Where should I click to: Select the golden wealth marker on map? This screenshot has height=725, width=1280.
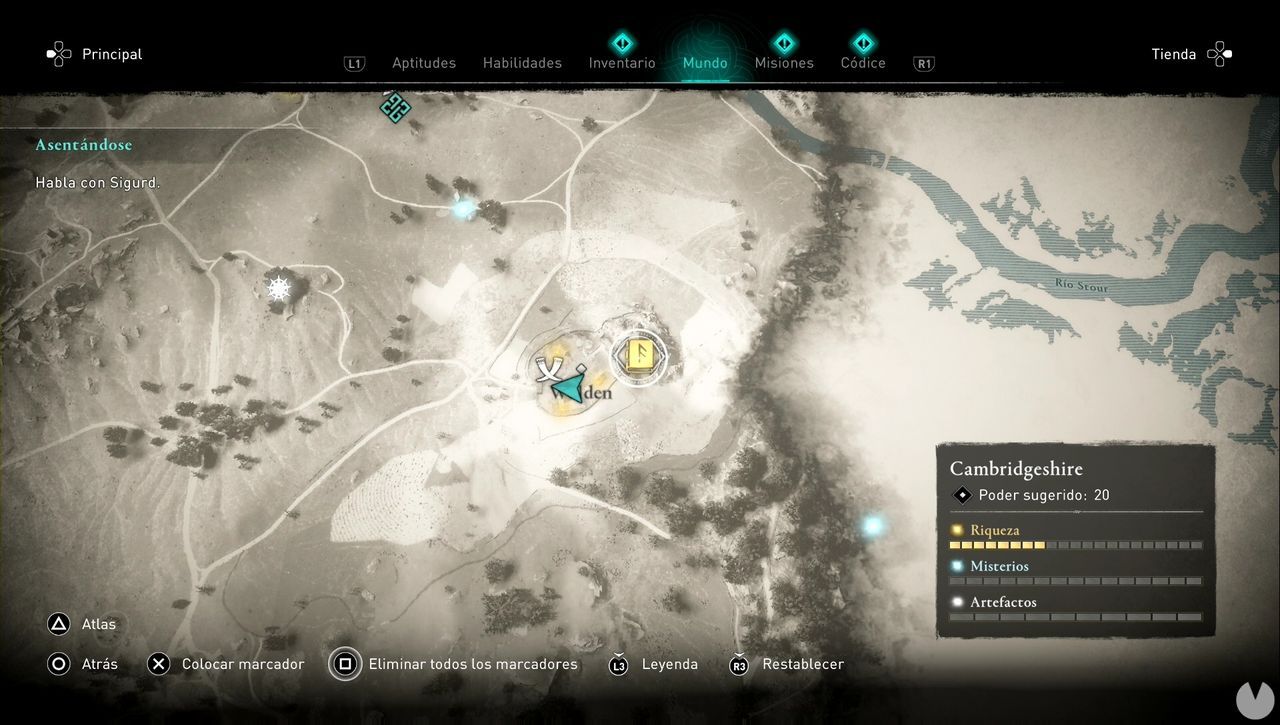coord(639,354)
